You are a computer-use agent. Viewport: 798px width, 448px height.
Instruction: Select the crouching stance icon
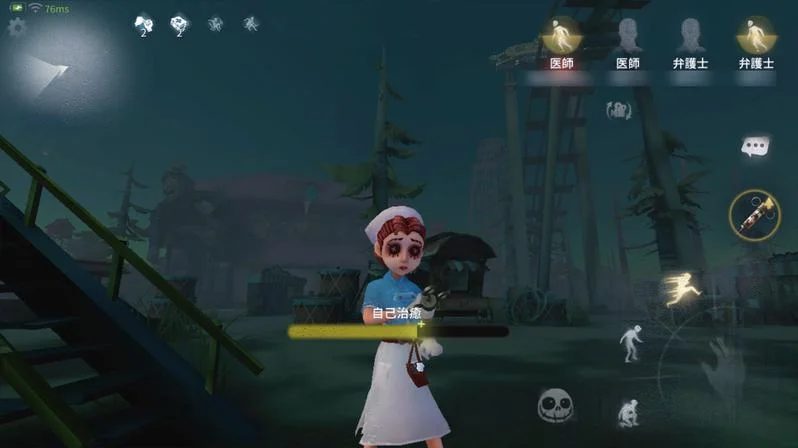(x=629, y=412)
